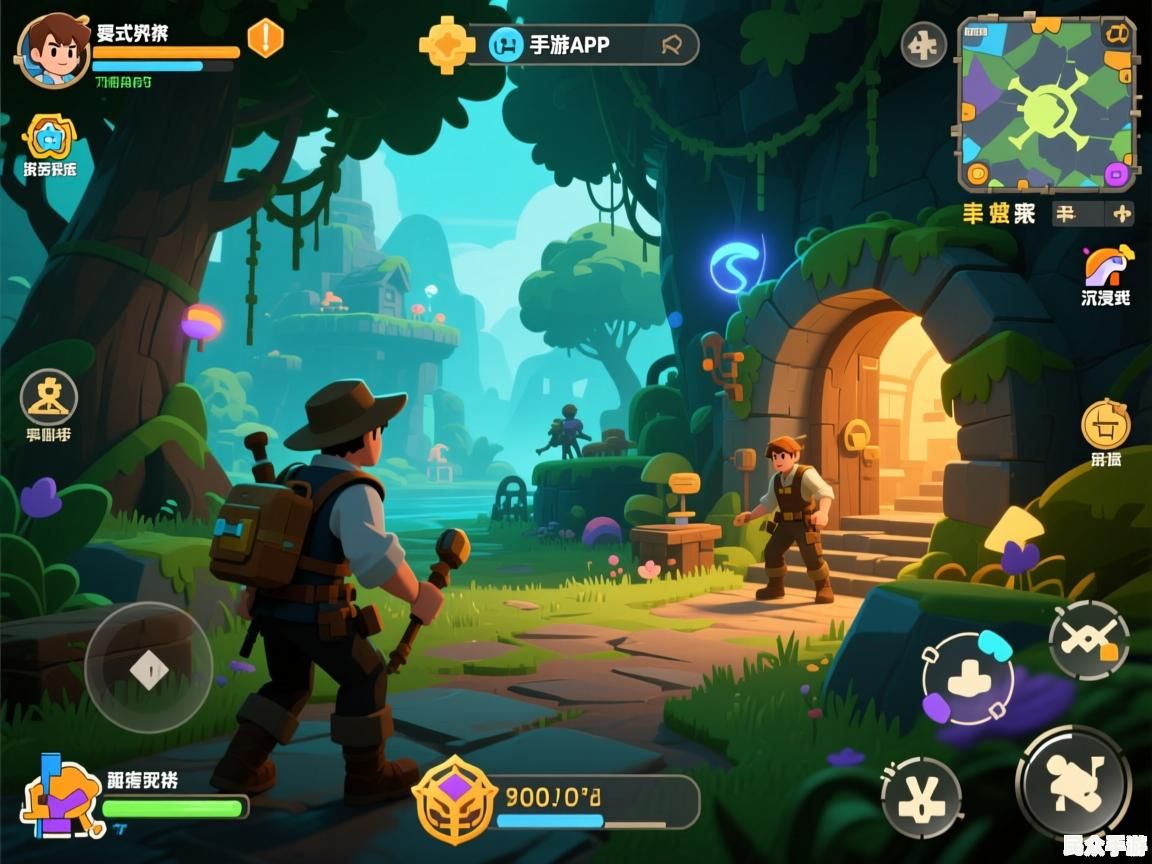
Task: Open the round figure icon on left
Action: [48, 397]
